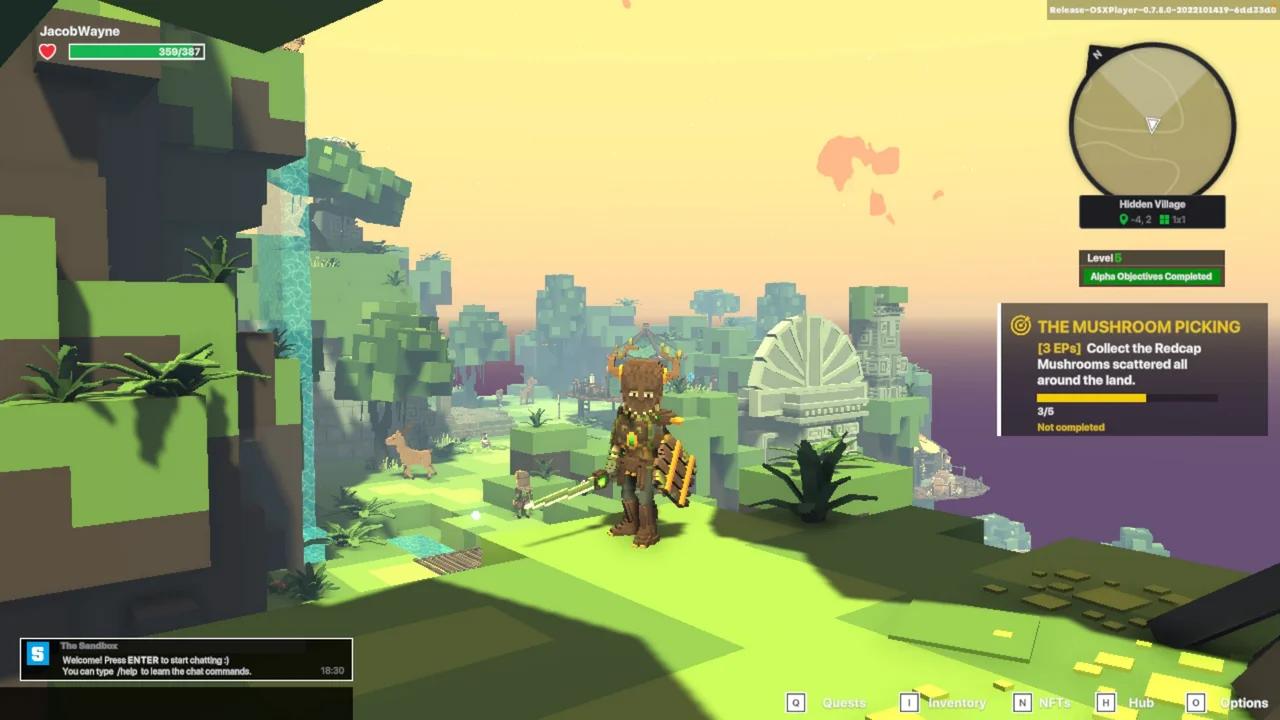
Task: Expand the Hidden Village minimap info panel
Action: click(x=1151, y=210)
